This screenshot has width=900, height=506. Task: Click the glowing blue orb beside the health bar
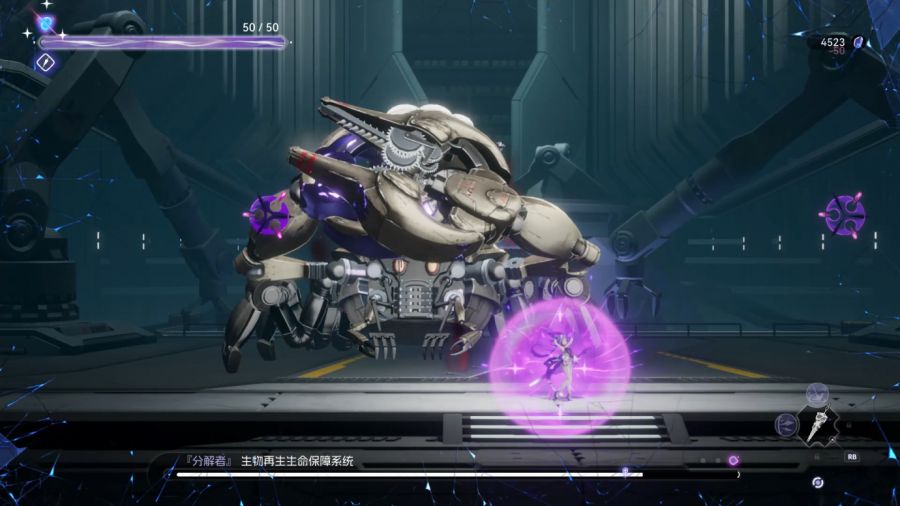coord(46,24)
